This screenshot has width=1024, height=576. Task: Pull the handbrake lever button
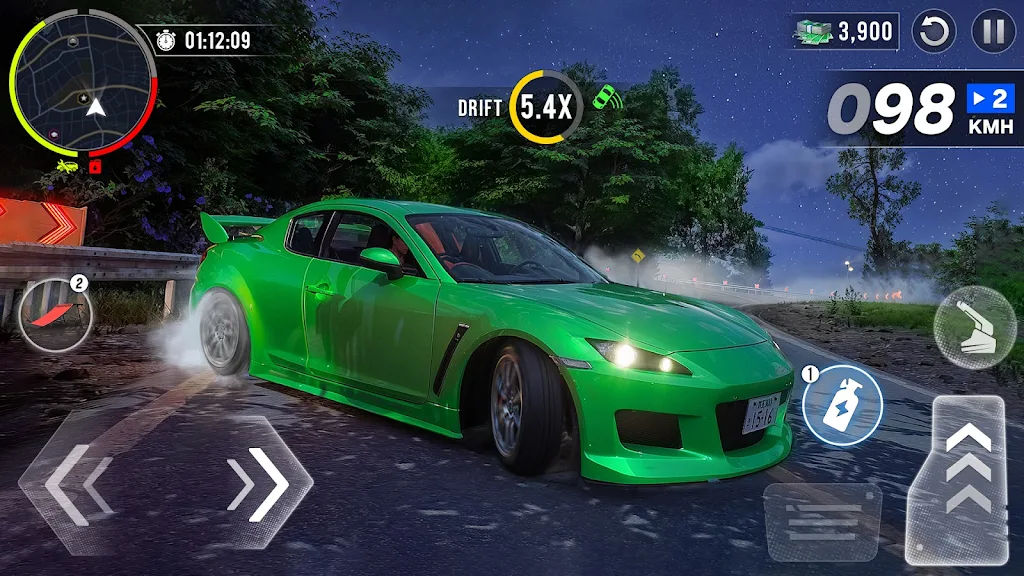coord(975,328)
